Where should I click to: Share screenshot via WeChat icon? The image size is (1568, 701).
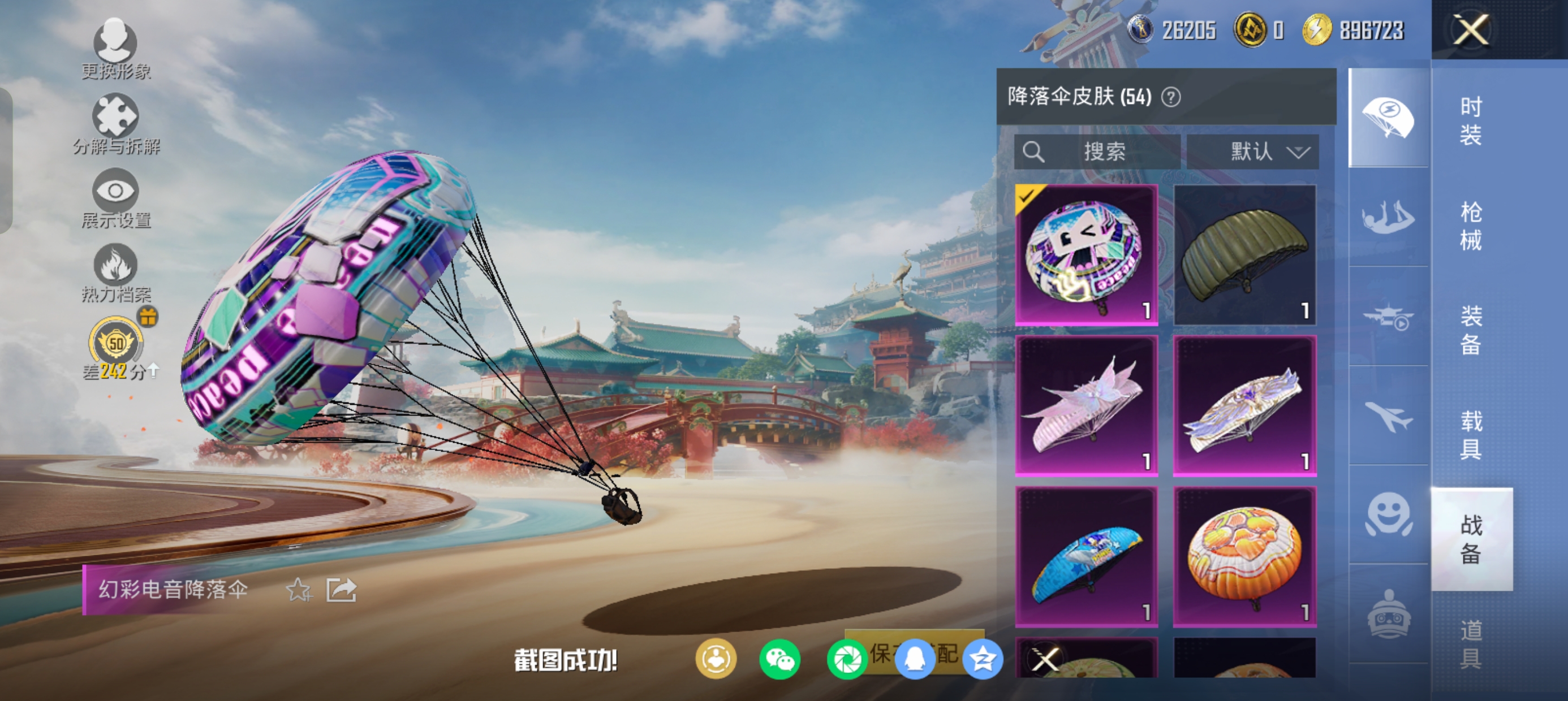779,659
